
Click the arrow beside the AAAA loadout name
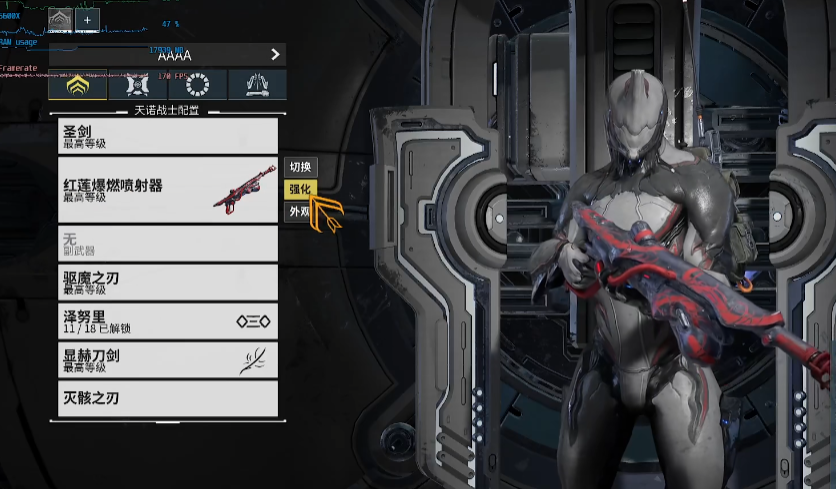click(275, 55)
